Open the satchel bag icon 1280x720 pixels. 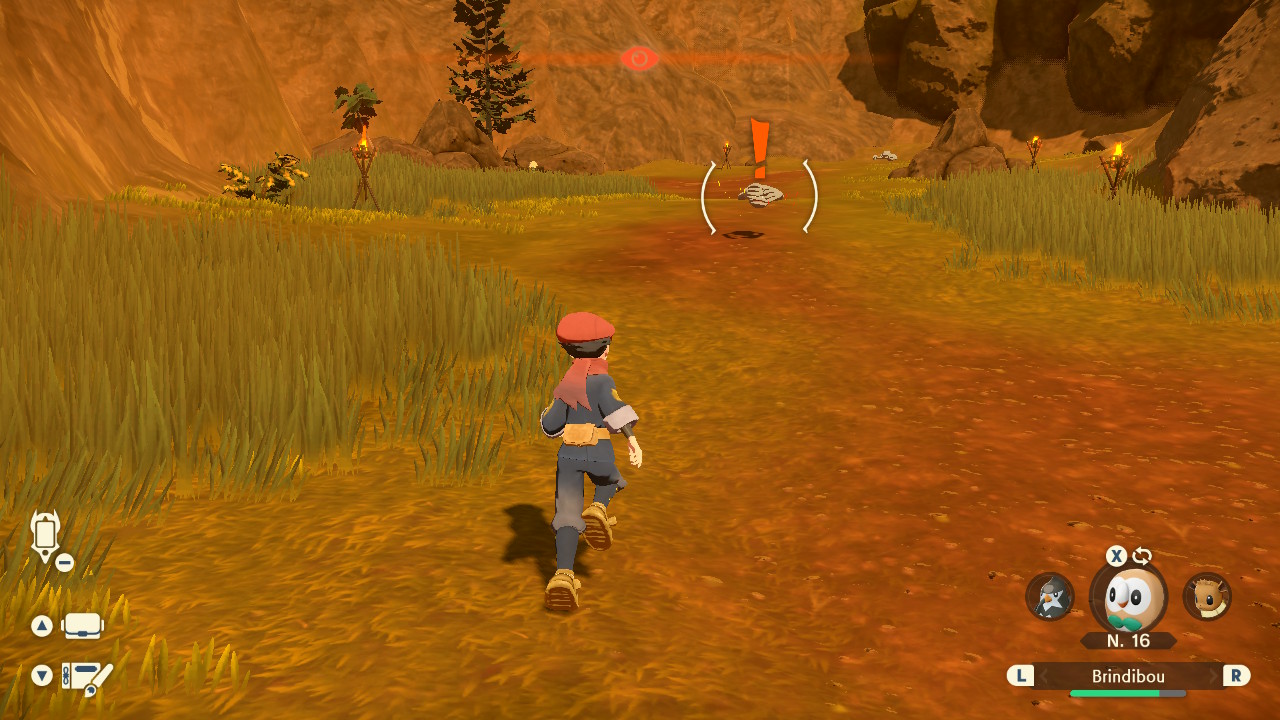point(83,626)
